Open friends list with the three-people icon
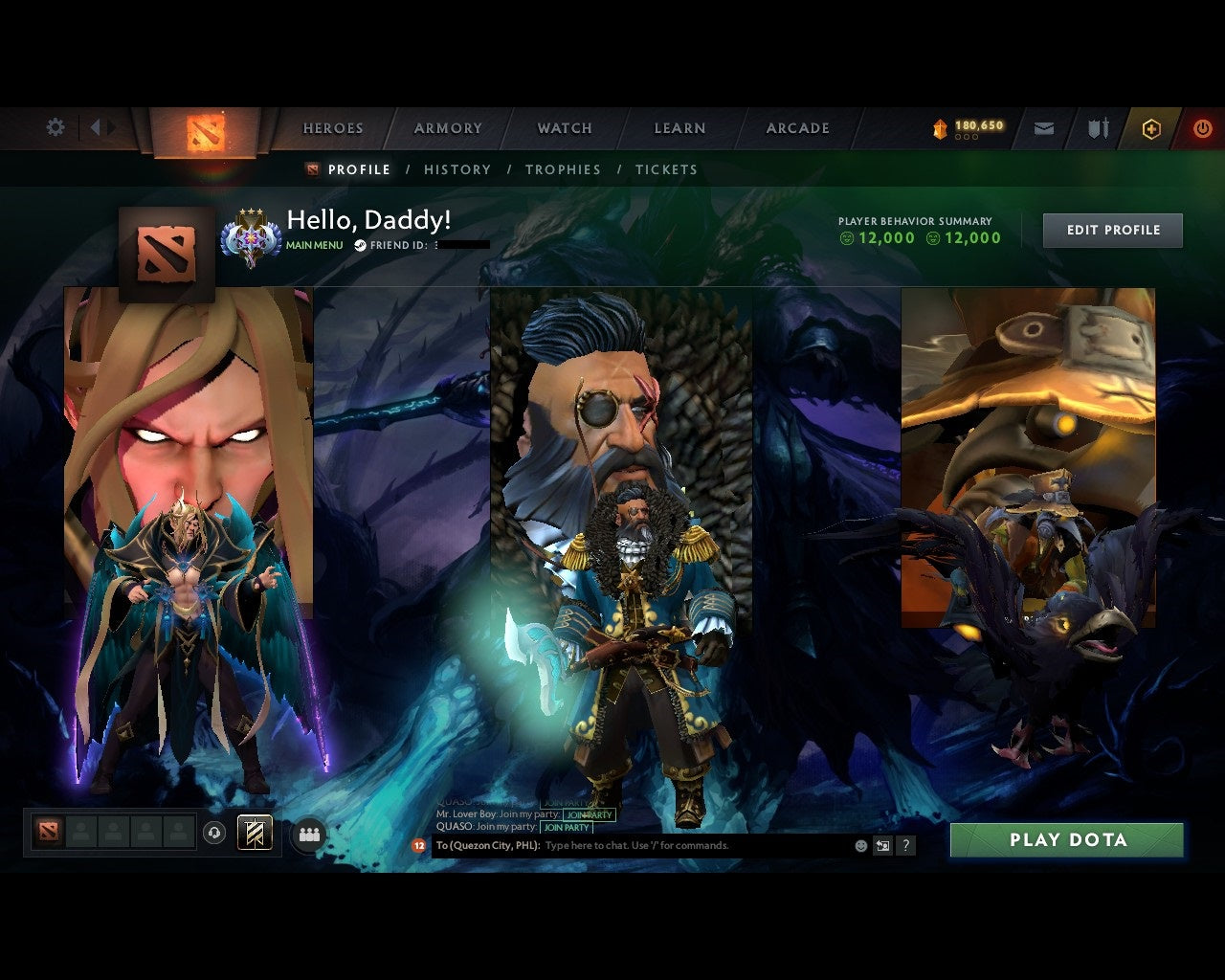The width and height of the screenshot is (1225, 980). click(x=309, y=833)
